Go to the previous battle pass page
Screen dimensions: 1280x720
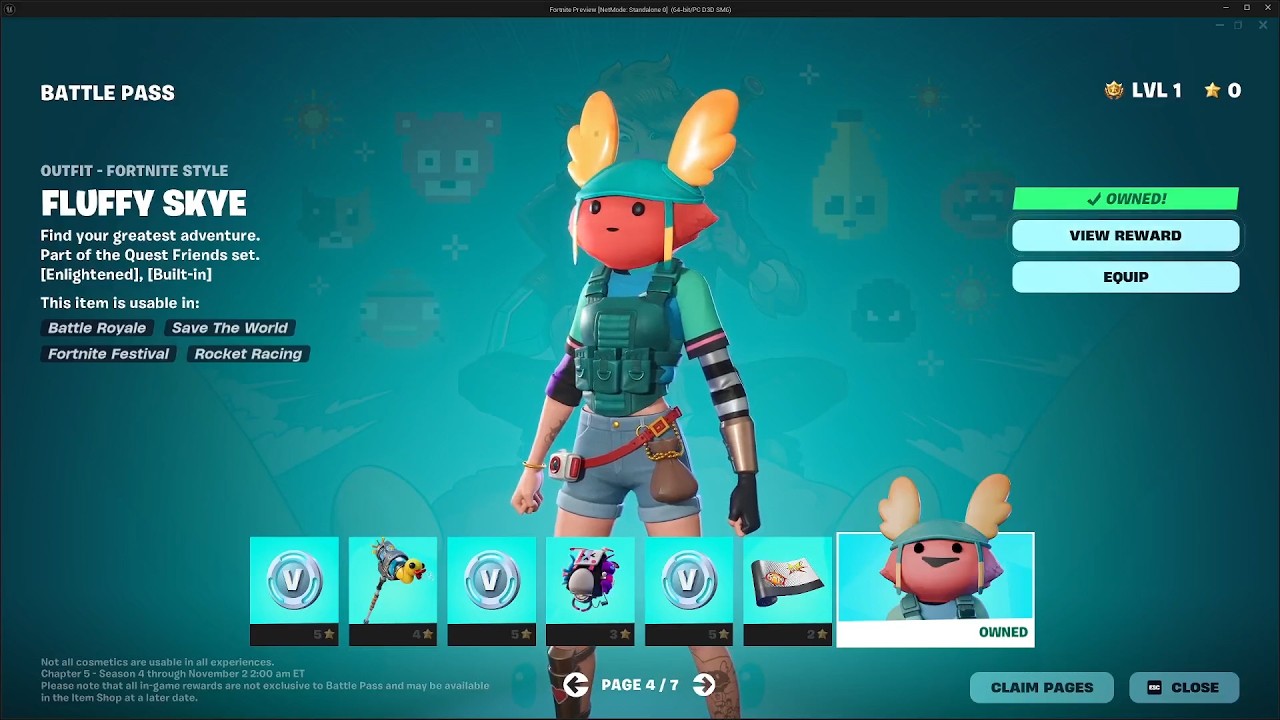[575, 685]
